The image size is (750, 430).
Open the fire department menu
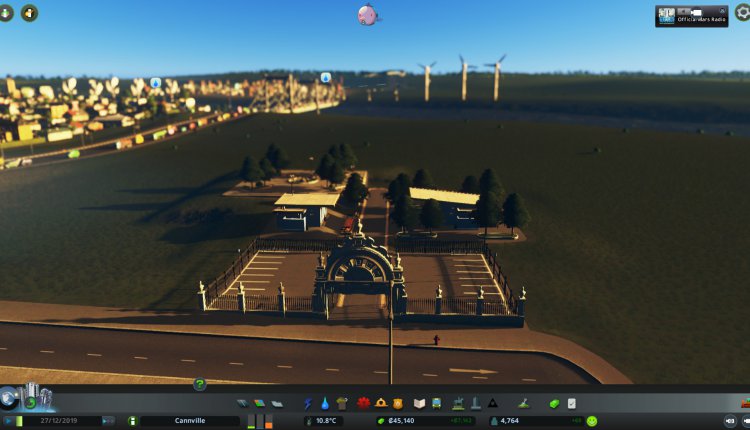tap(379, 403)
